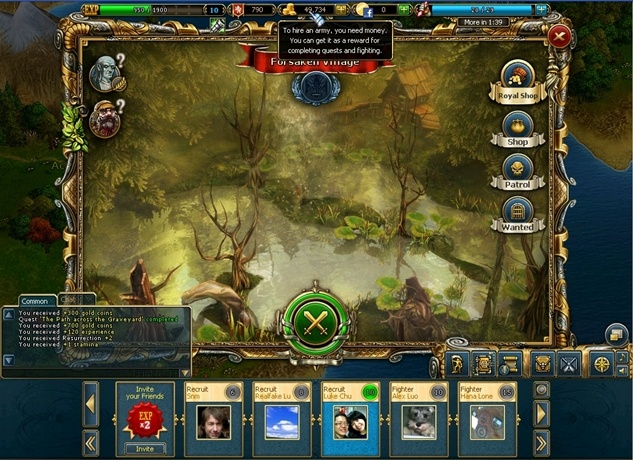Start battle with the crossed swords button
The image size is (633, 460).
click(x=315, y=320)
